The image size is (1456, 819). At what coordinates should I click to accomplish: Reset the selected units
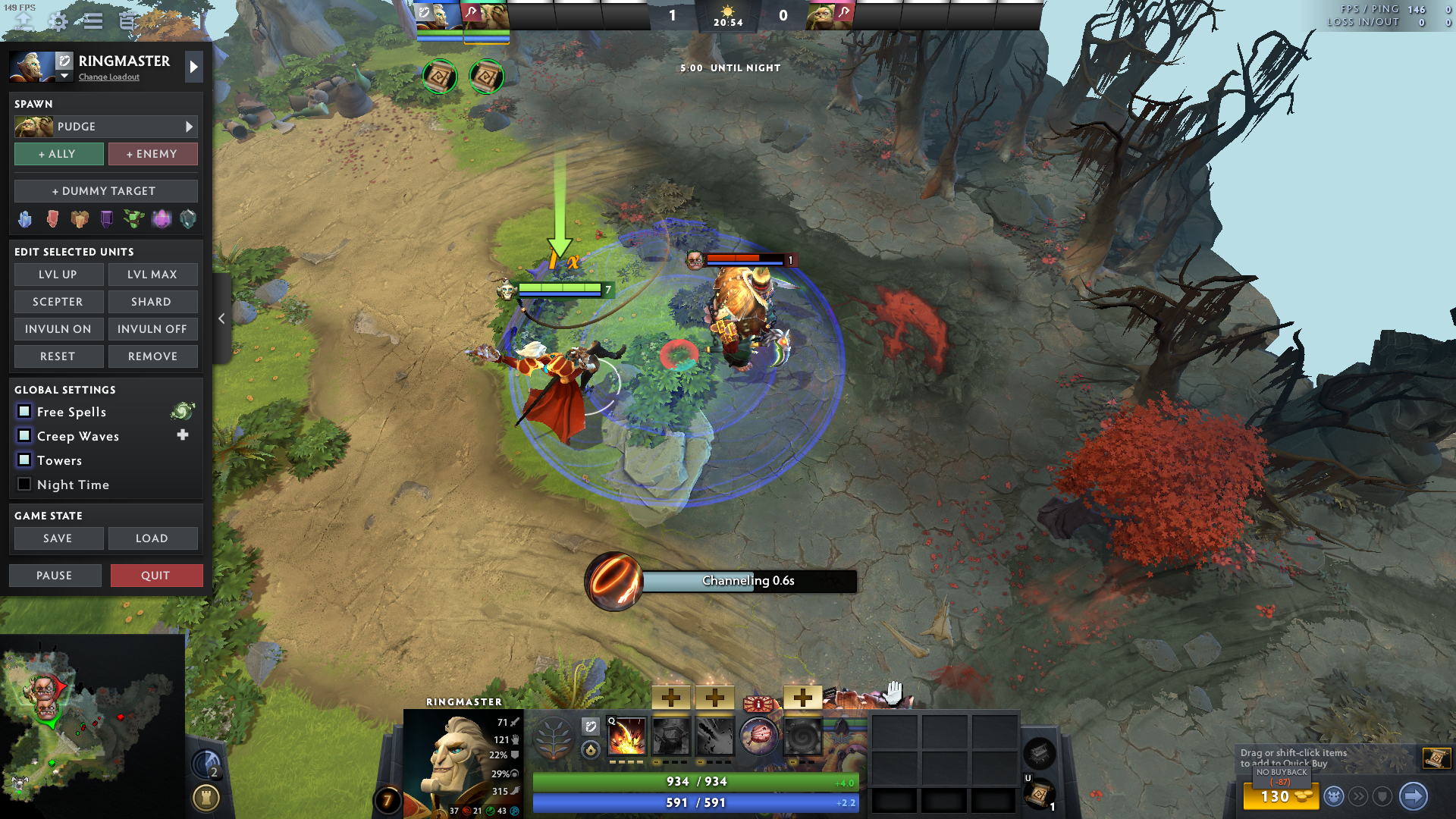point(58,356)
